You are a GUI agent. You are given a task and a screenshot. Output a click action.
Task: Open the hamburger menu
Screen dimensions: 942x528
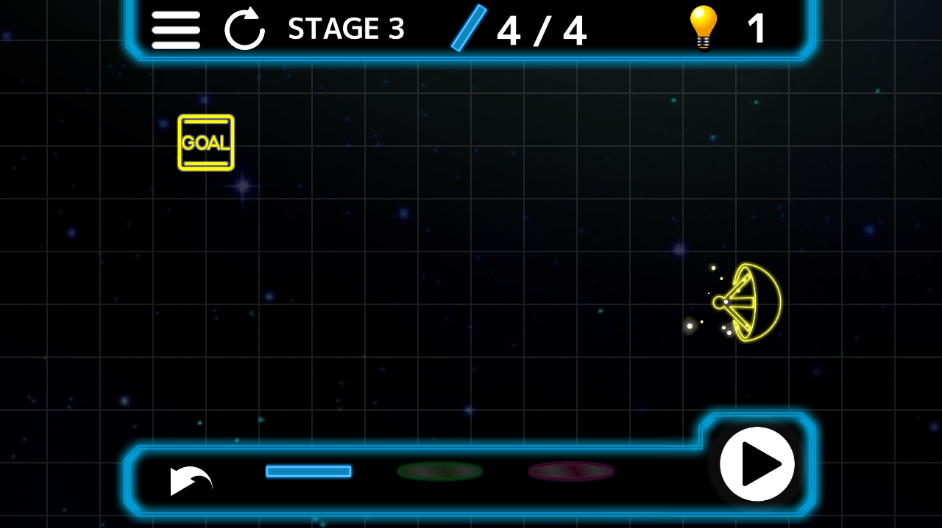pyautogui.click(x=175, y=29)
